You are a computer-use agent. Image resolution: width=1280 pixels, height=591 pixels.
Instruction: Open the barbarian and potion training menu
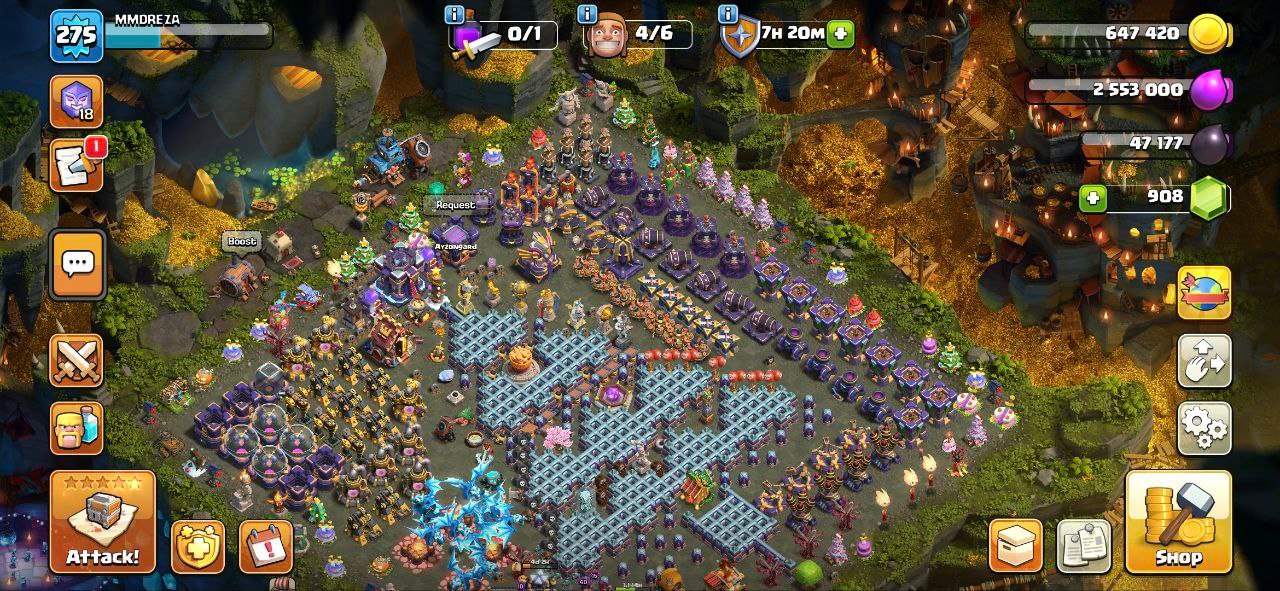pos(77,429)
